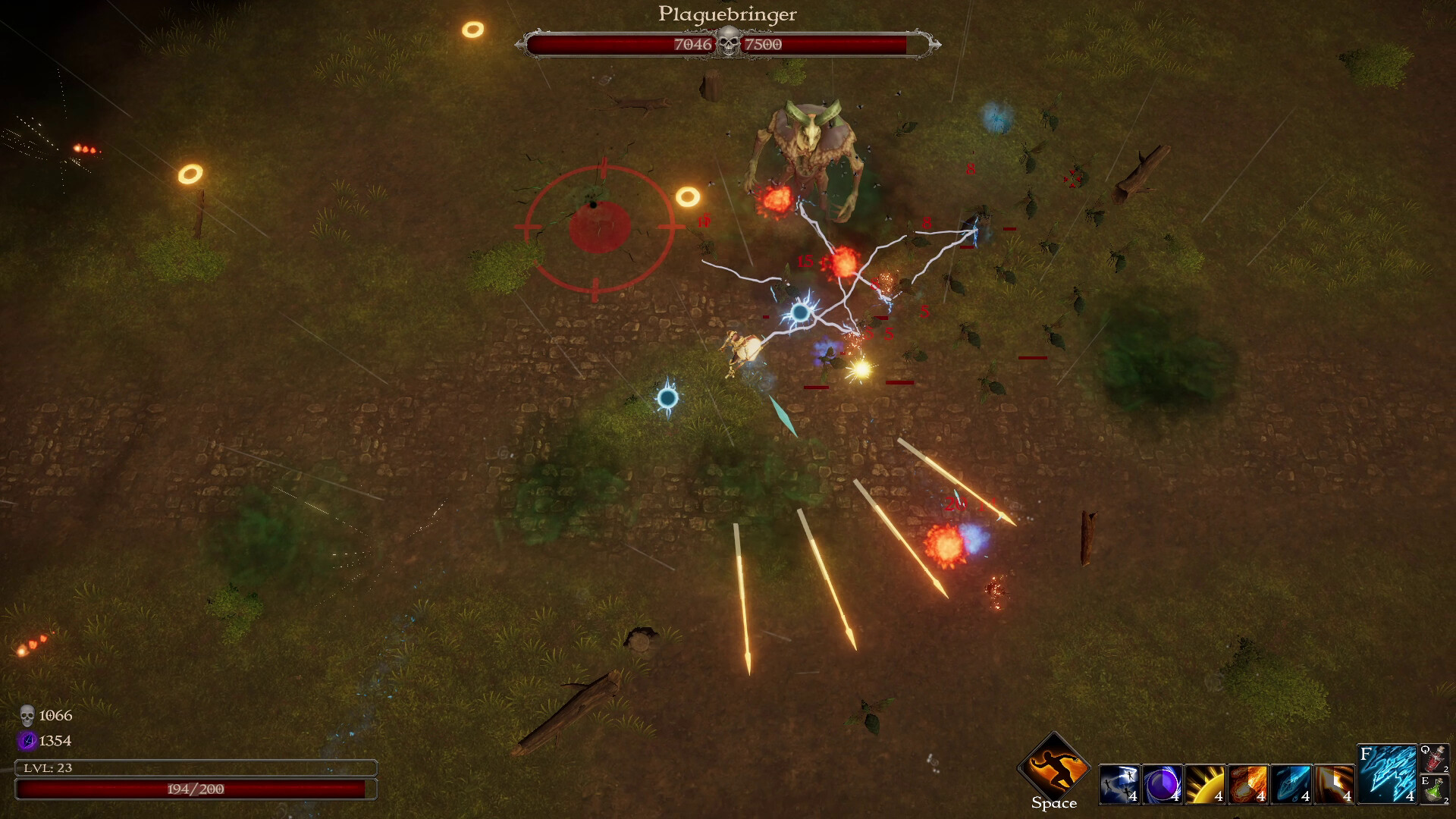
Task: Select the purple orb skill icon
Action: (x=1162, y=784)
